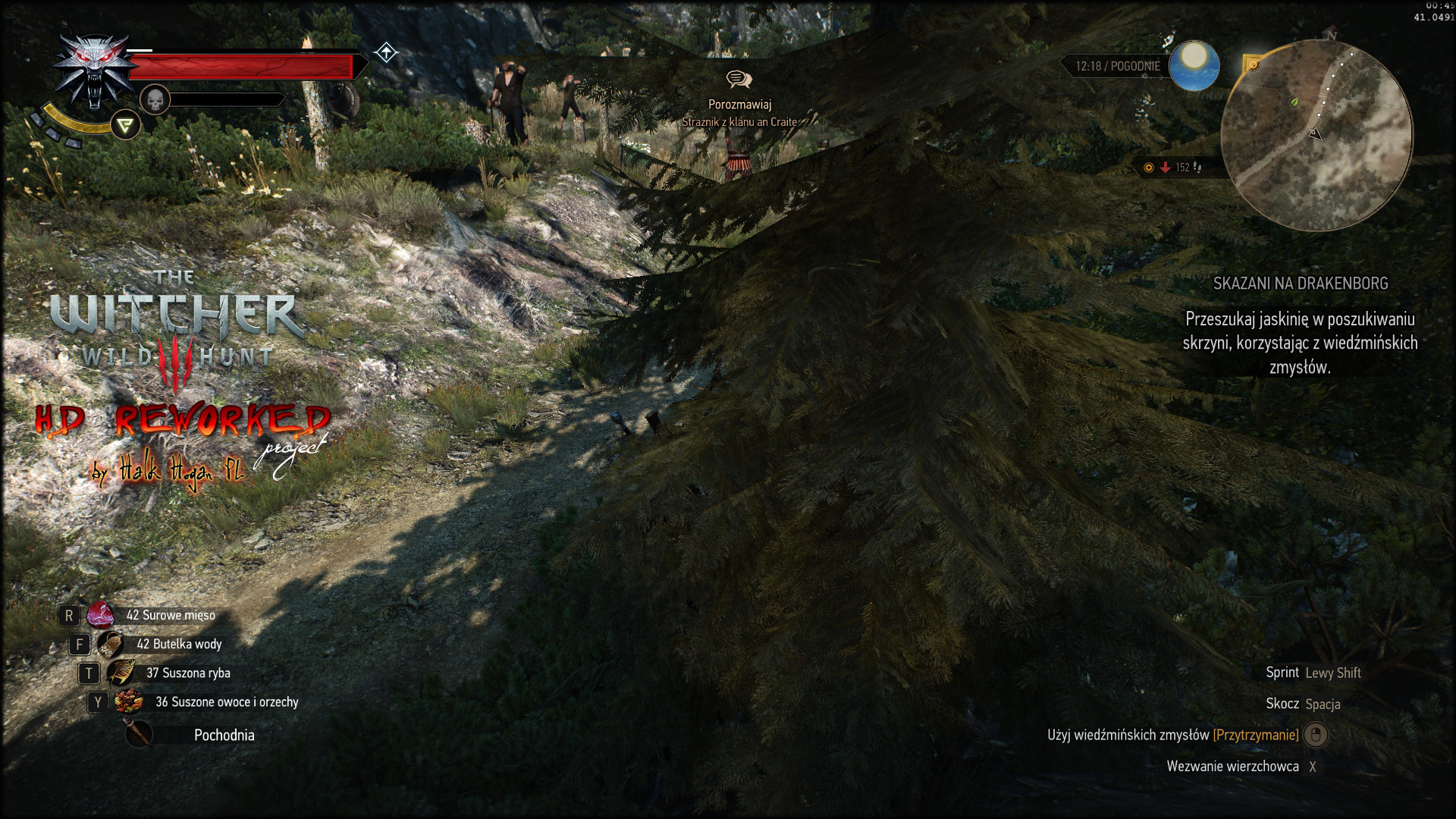Click the yellow quest marker on minimap edge

click(1253, 65)
